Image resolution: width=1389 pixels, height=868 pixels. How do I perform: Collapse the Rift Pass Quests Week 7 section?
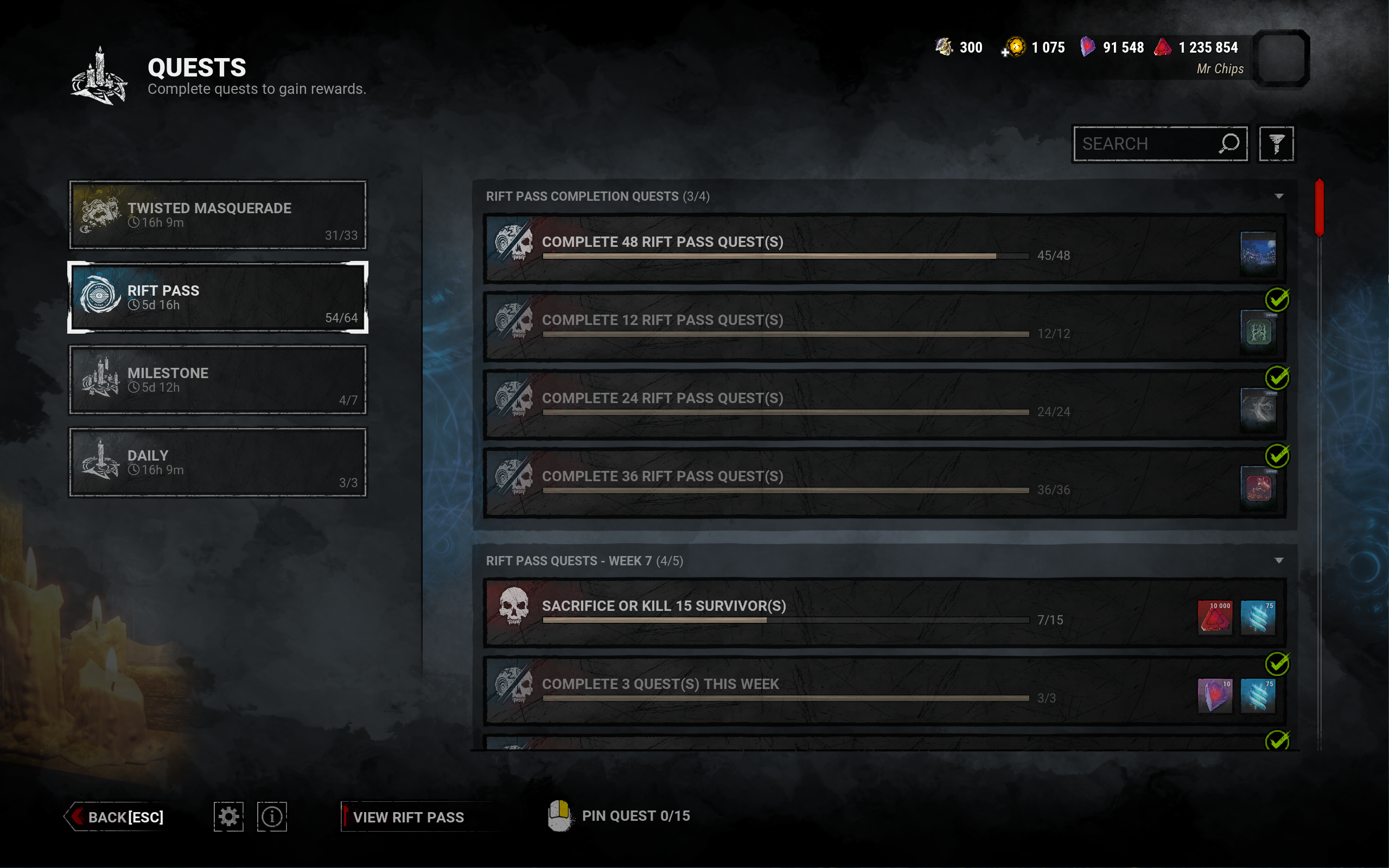click(x=1279, y=560)
